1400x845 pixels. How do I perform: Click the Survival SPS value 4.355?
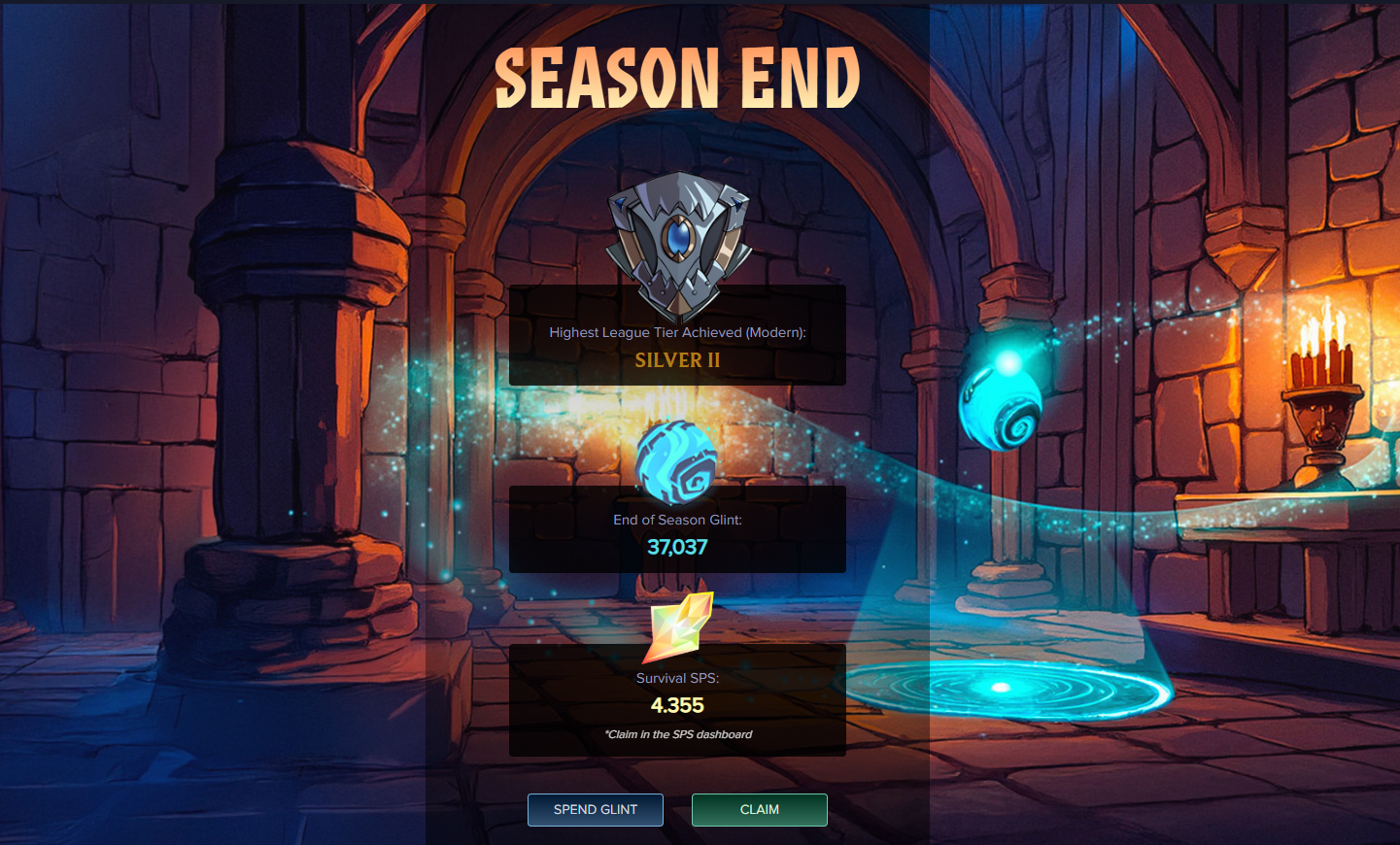[677, 705]
